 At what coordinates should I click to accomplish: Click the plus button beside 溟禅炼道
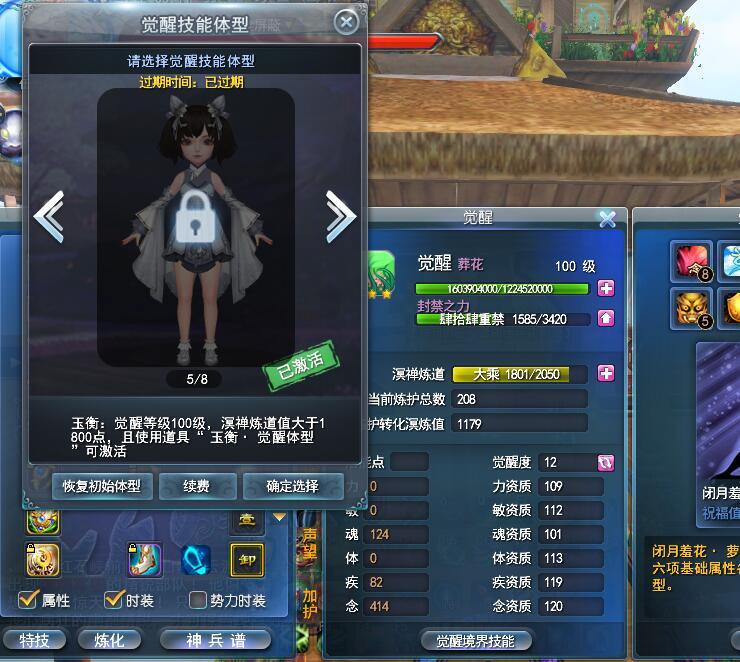(606, 374)
